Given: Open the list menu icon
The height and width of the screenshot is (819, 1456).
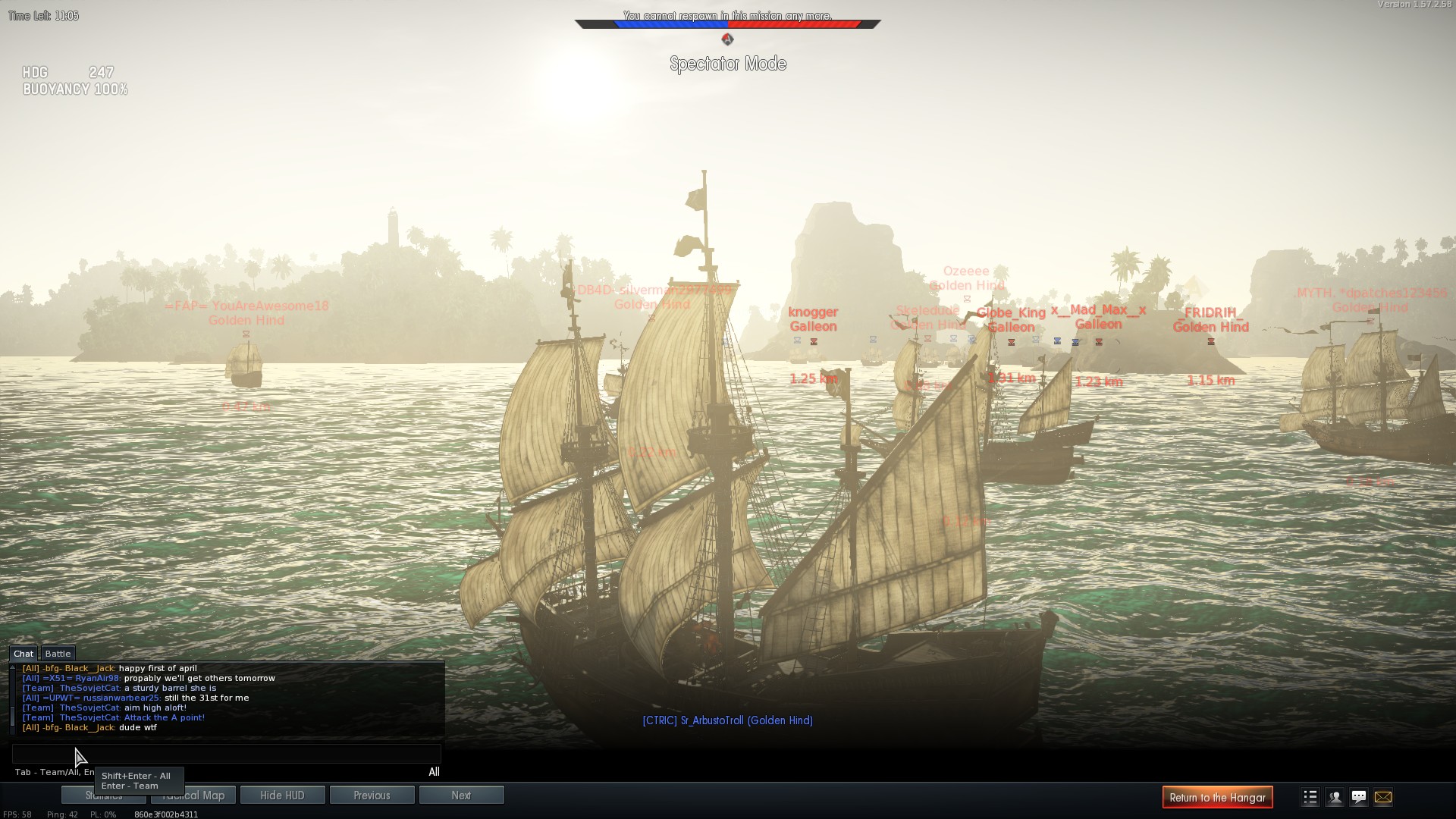Looking at the screenshot, I should coord(1310,797).
